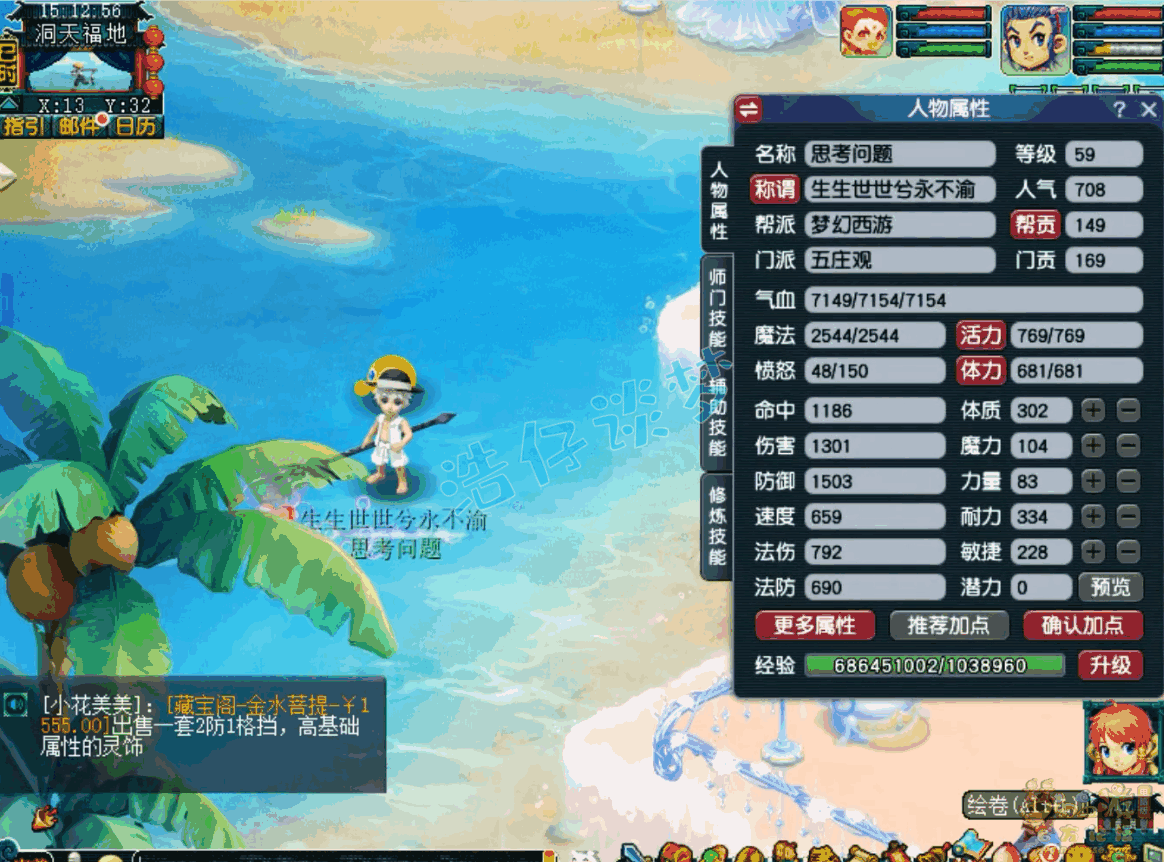1164x862 pixels.
Task: Open the 日历 calendar button
Action: click(136, 126)
